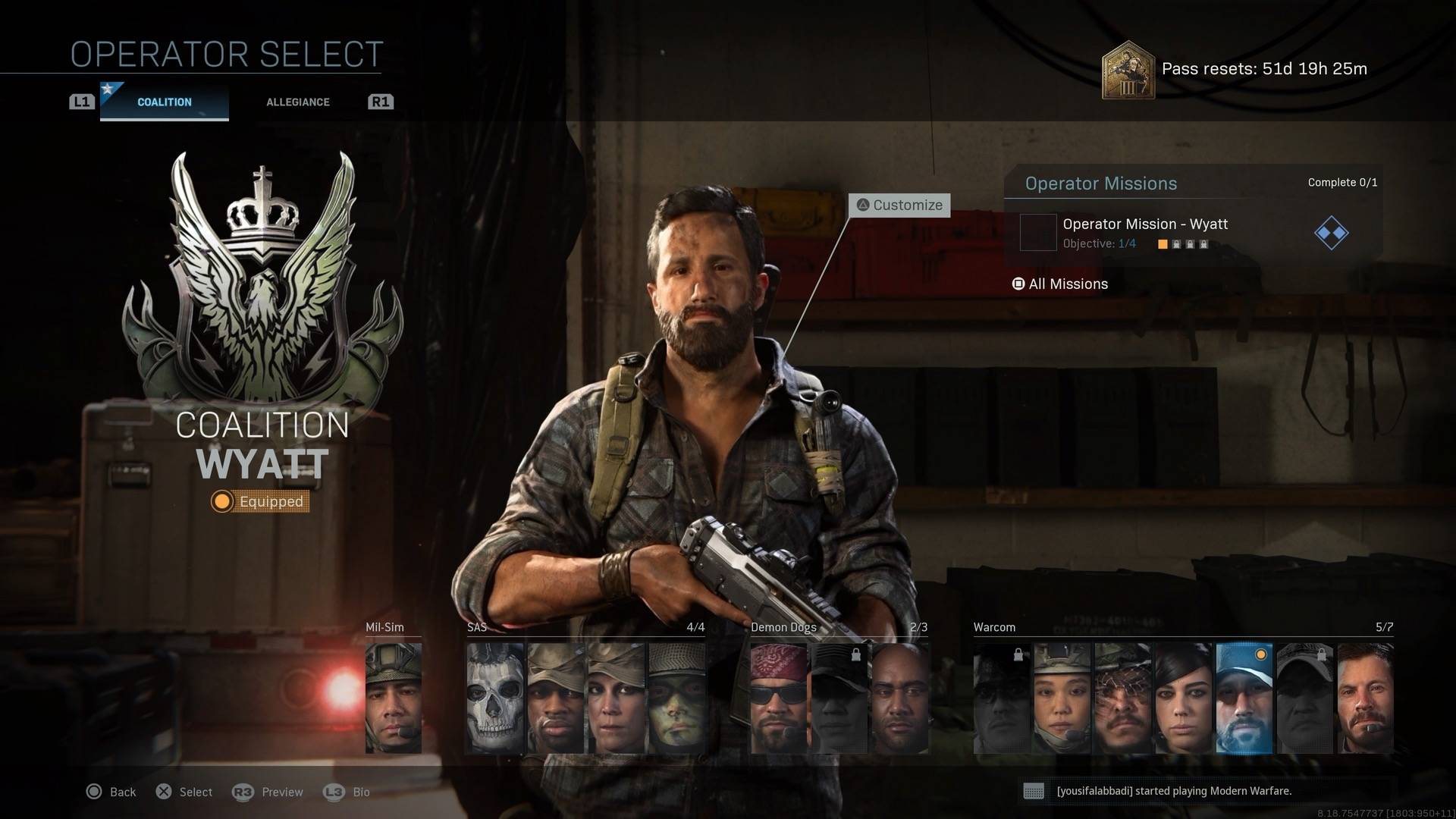Select the red bandana Demon Dogs operator
The width and height of the screenshot is (1456, 819).
(779, 698)
